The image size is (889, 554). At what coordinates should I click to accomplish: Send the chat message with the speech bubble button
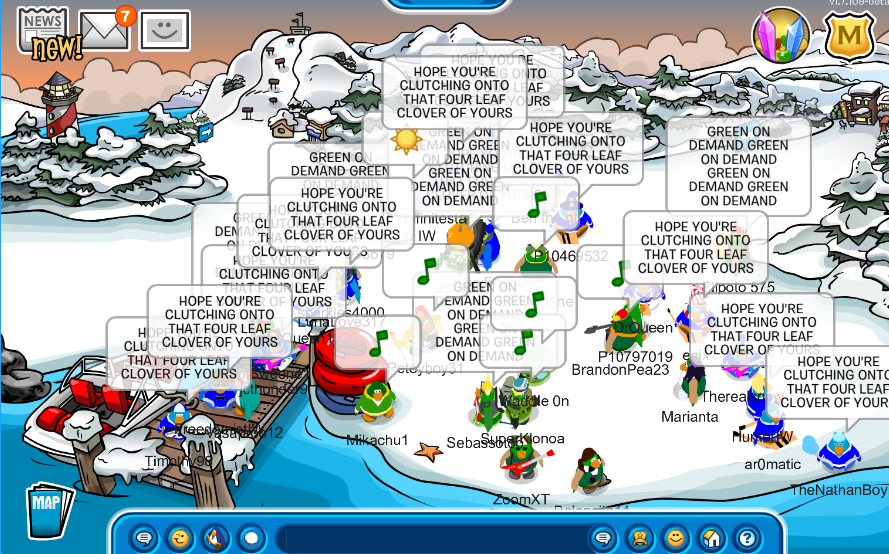603,537
